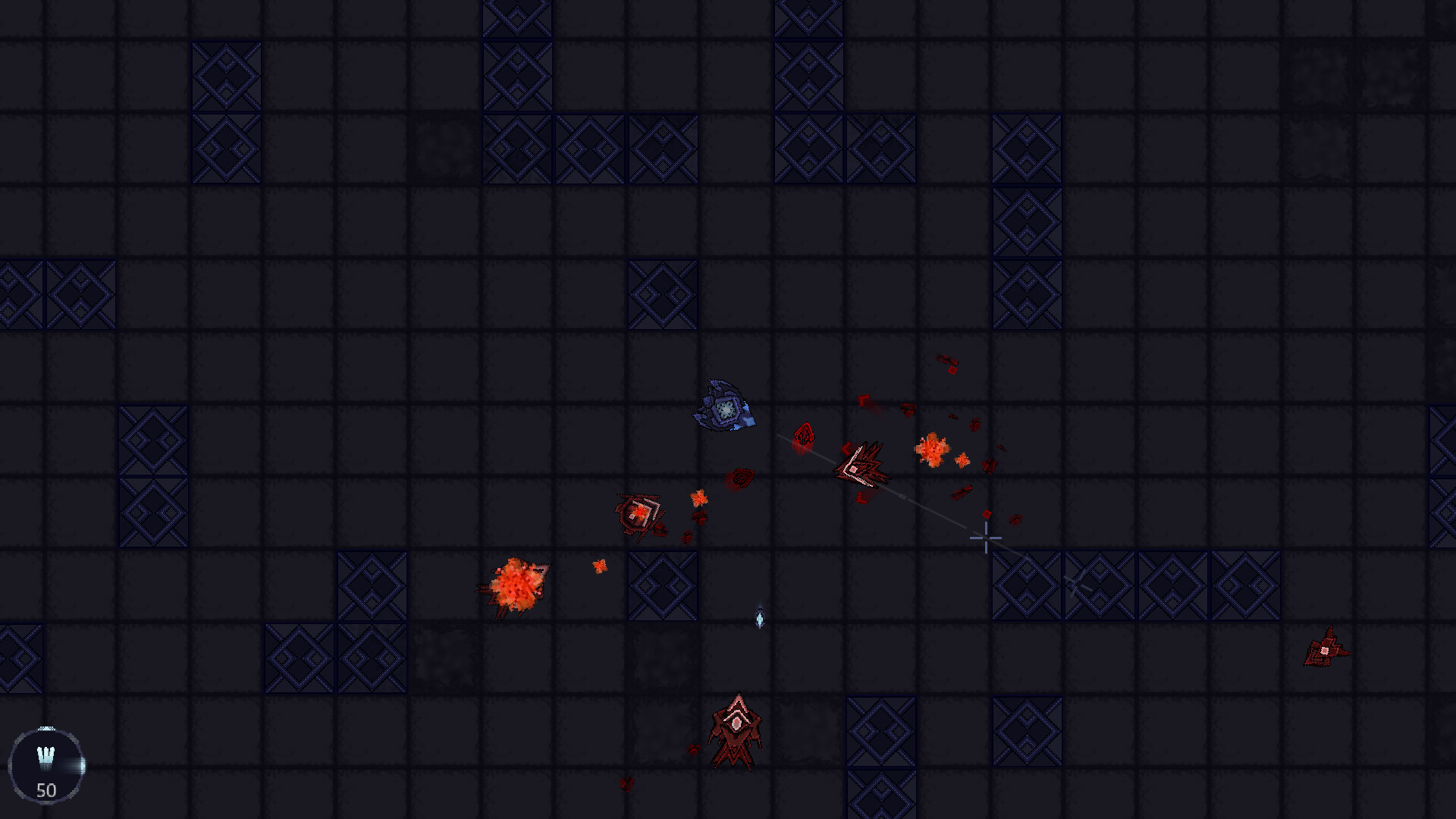The width and height of the screenshot is (1456, 819).
Task: Click the diamond-patterned tile in the top-left area
Action: pyautogui.click(x=225, y=76)
